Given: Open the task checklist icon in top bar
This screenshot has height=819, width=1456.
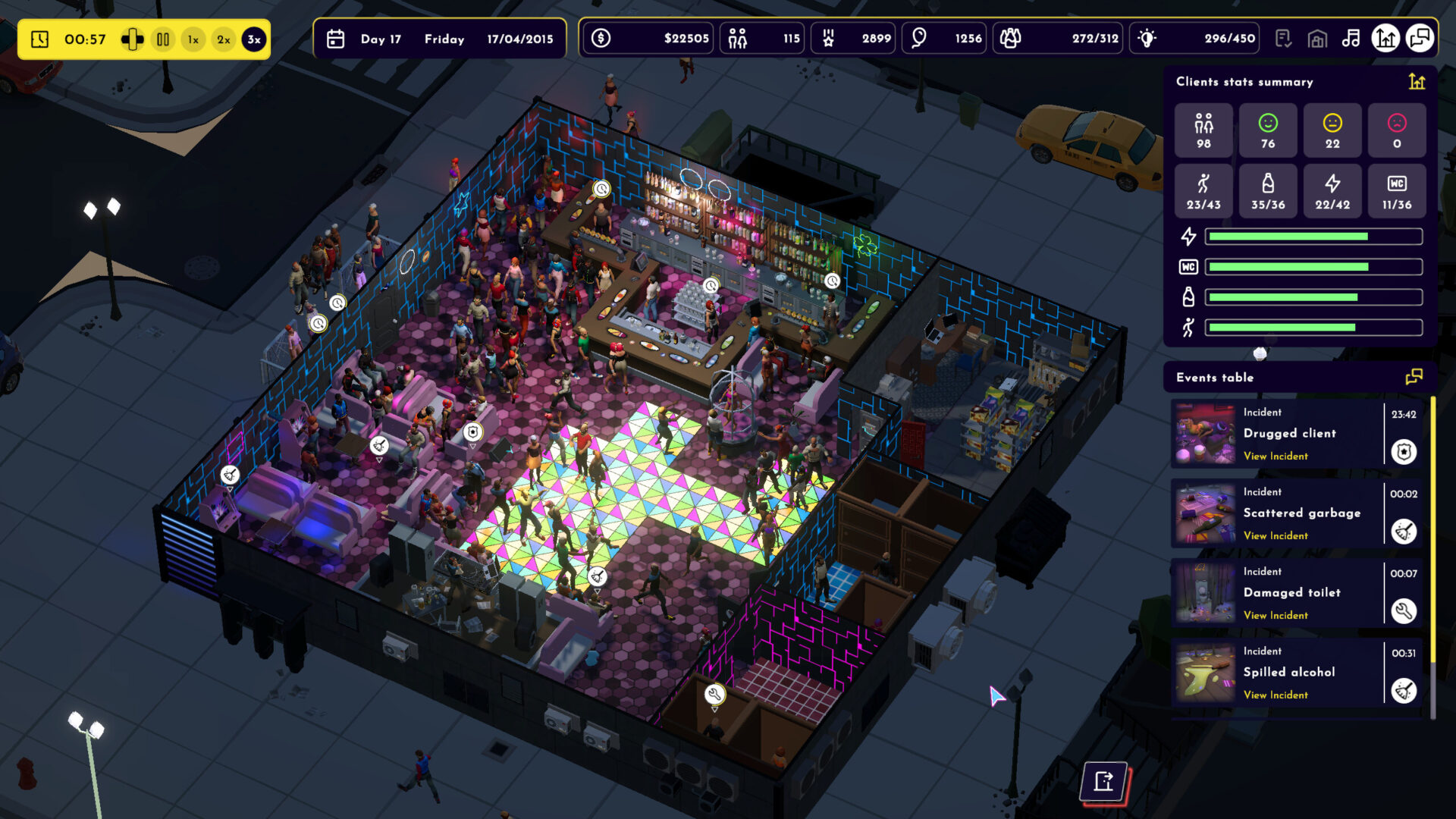Looking at the screenshot, I should pyautogui.click(x=1283, y=39).
